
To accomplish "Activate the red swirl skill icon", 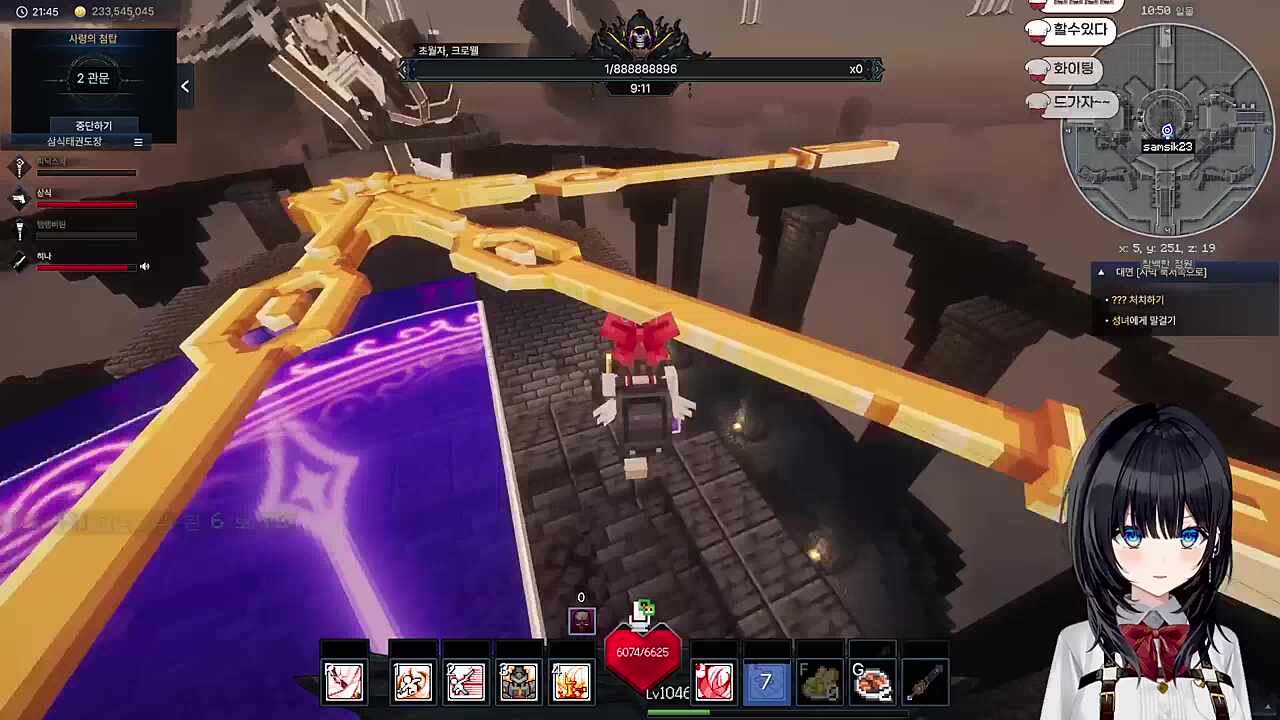I will (713, 682).
